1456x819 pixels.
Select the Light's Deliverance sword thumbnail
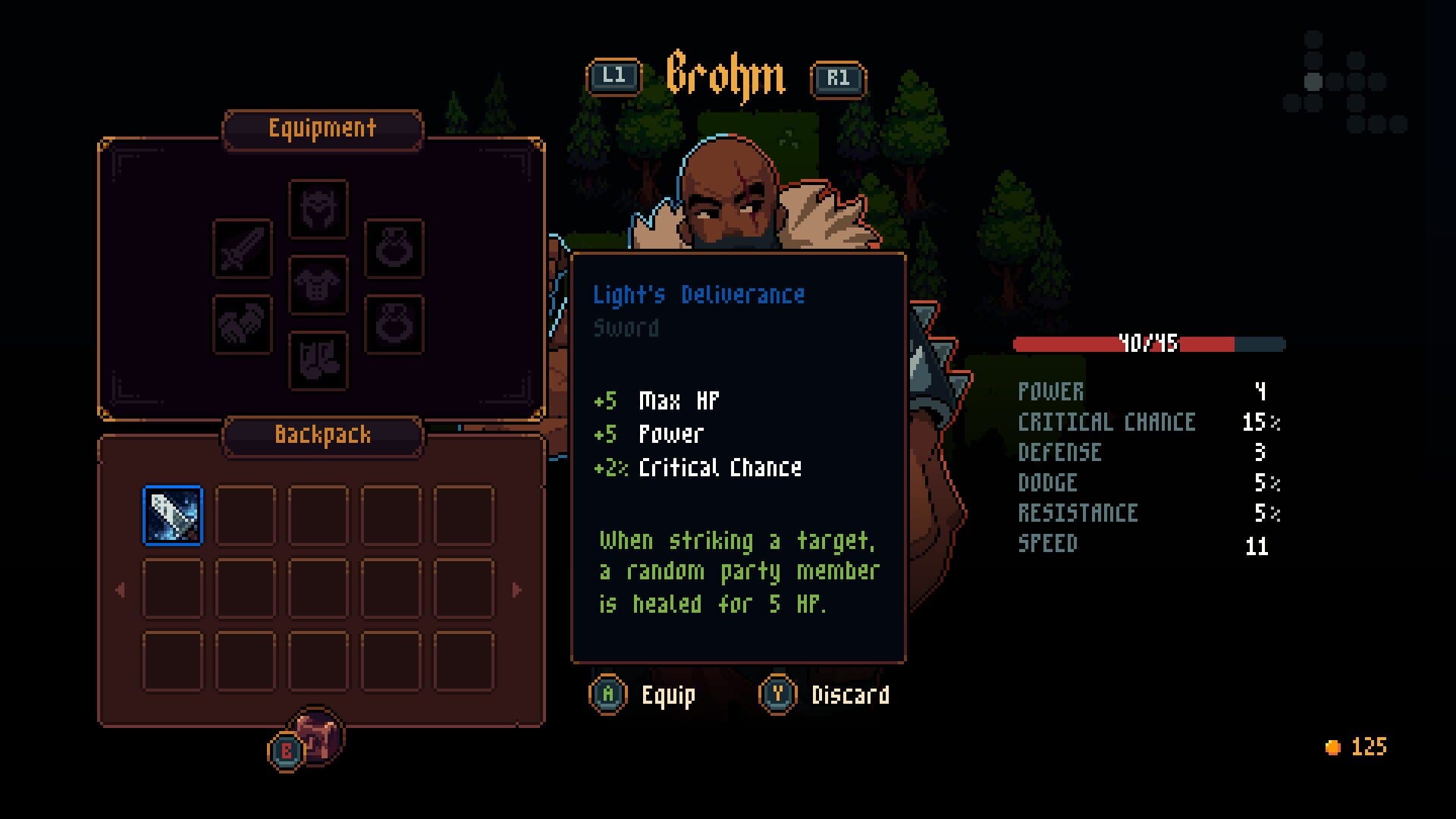[172, 512]
